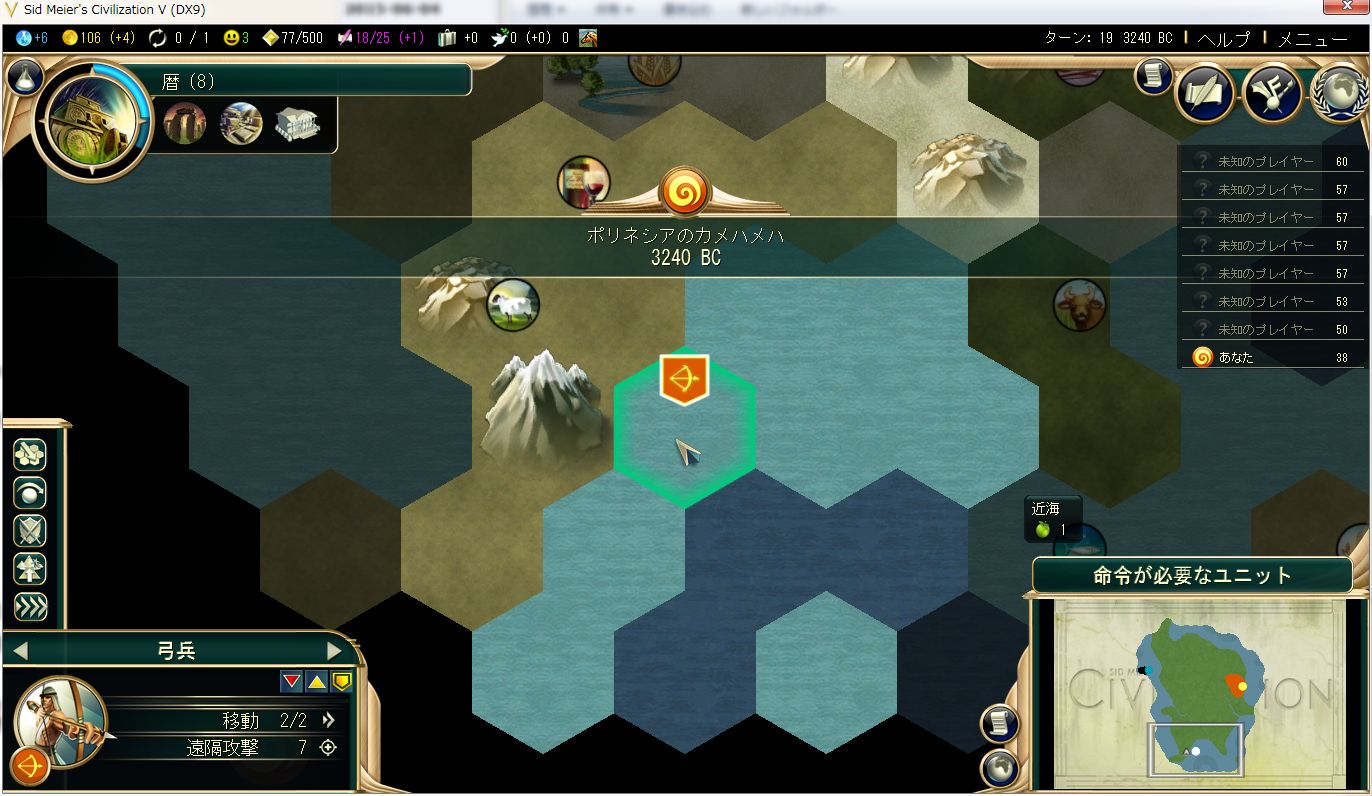Select the skip turn triple-chevron action
The height and width of the screenshot is (796, 1372).
pos(30,606)
